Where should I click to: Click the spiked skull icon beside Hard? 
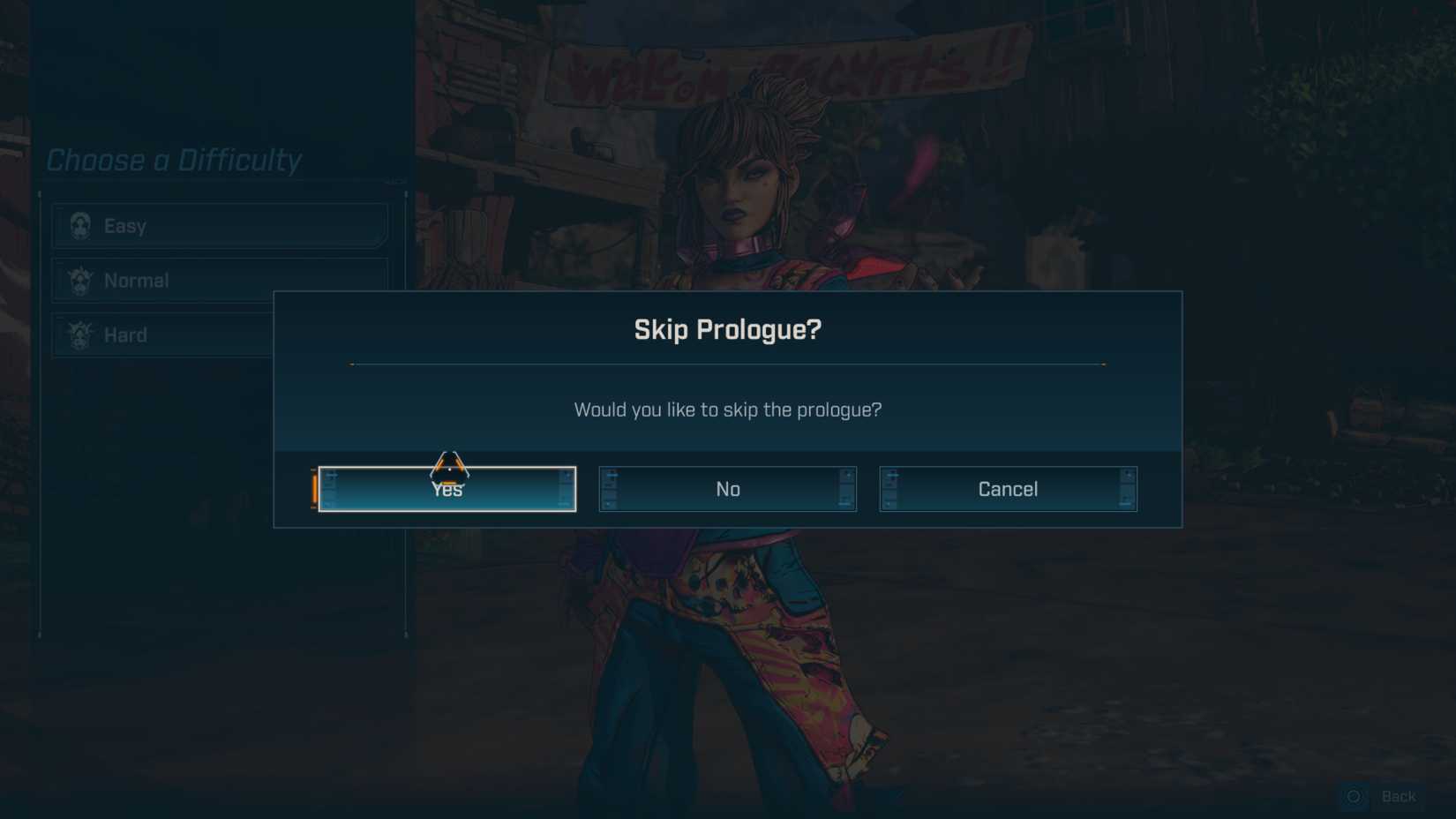(79, 335)
